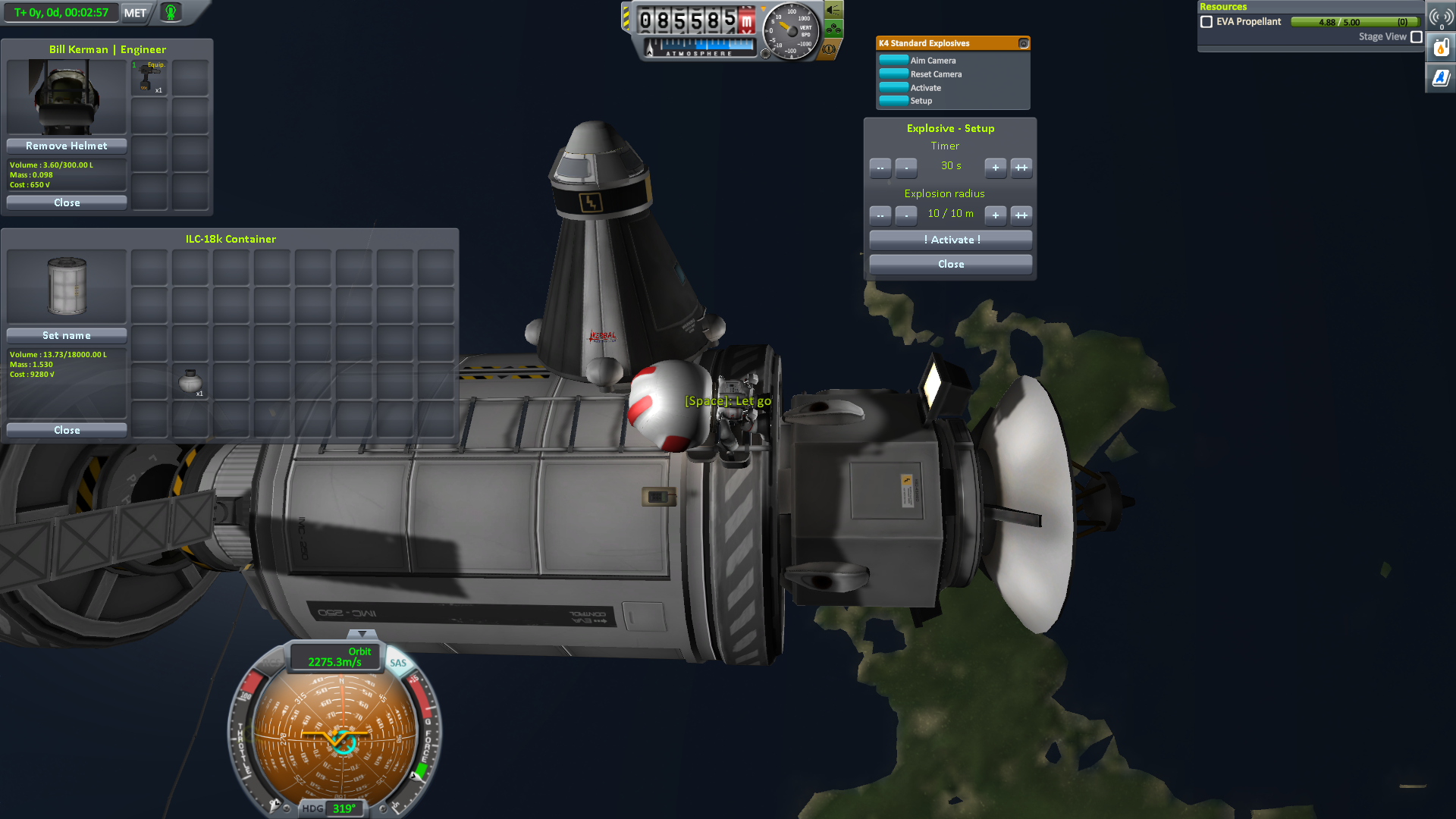Select the stored item in the ILC-18k container
This screenshot has height=819, width=1456.
[x=190, y=381]
